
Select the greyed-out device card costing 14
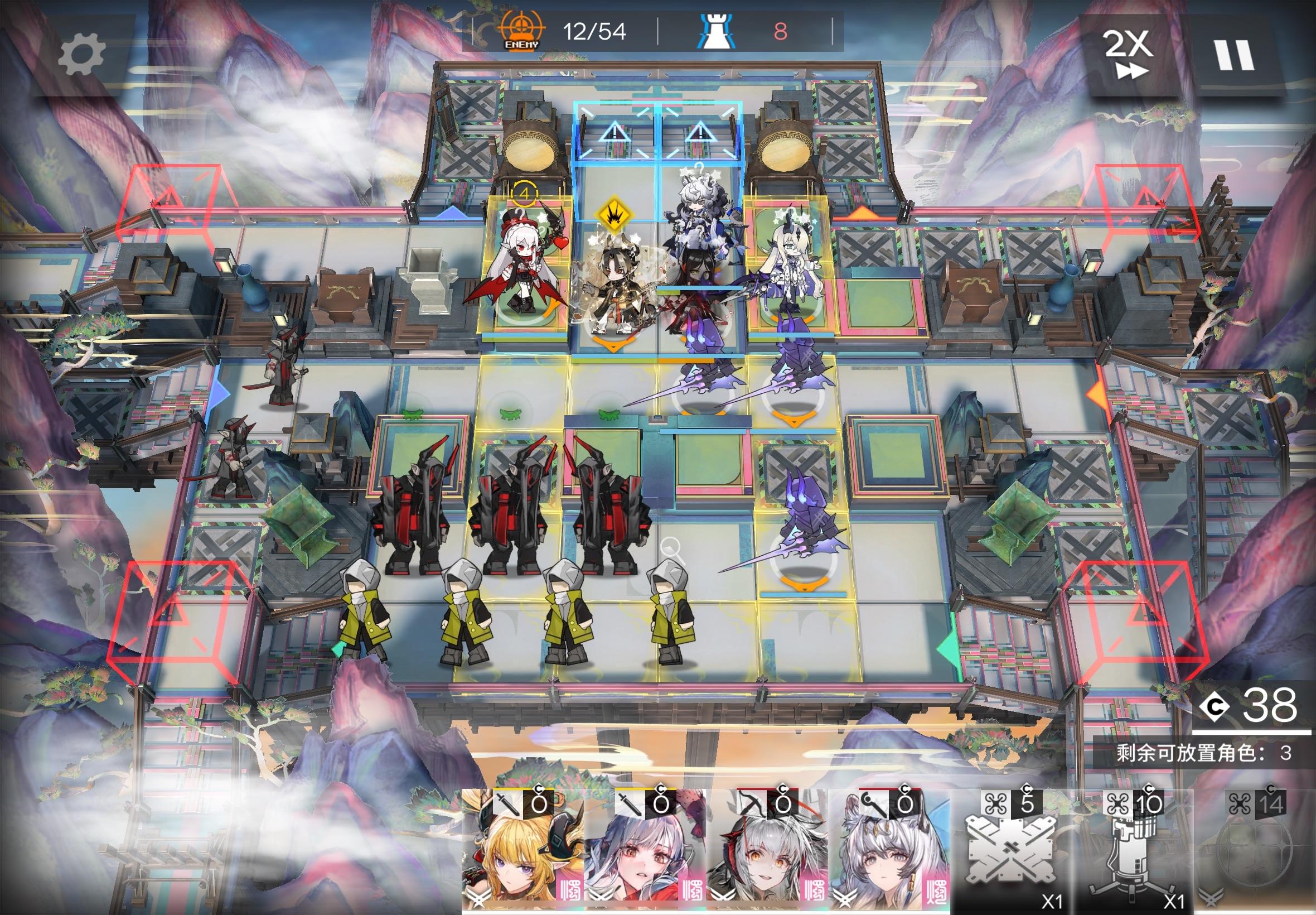click(1255, 851)
